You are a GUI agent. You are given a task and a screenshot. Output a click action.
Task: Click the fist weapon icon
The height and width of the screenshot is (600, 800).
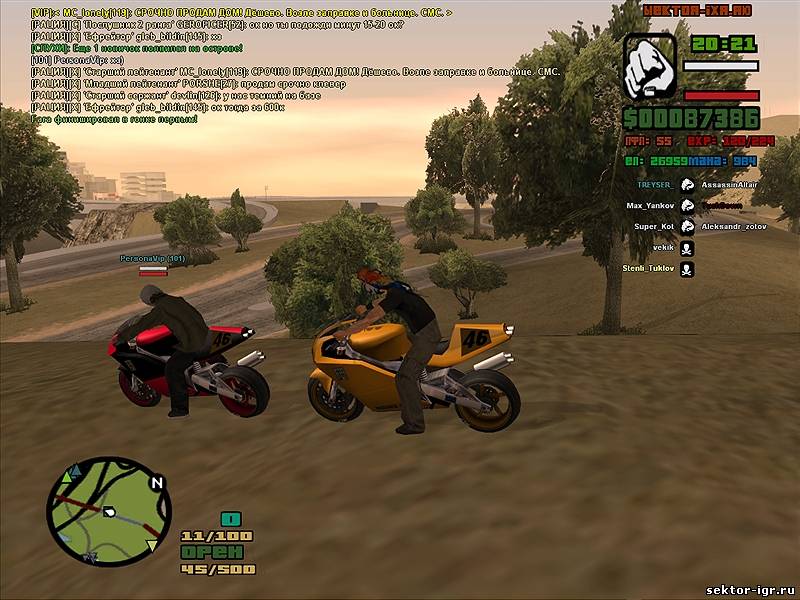pyautogui.click(x=650, y=66)
